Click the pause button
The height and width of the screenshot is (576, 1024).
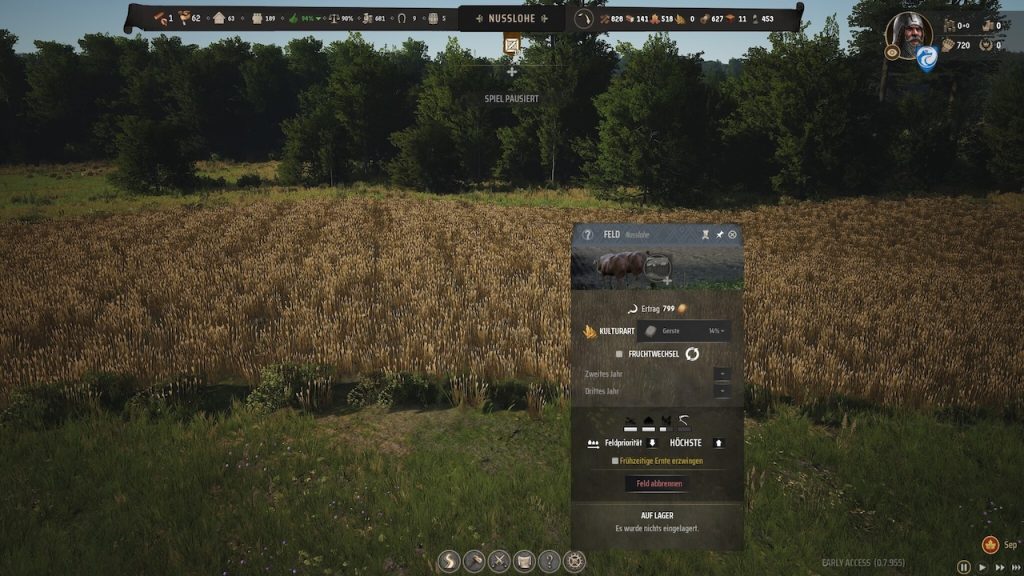tap(964, 567)
